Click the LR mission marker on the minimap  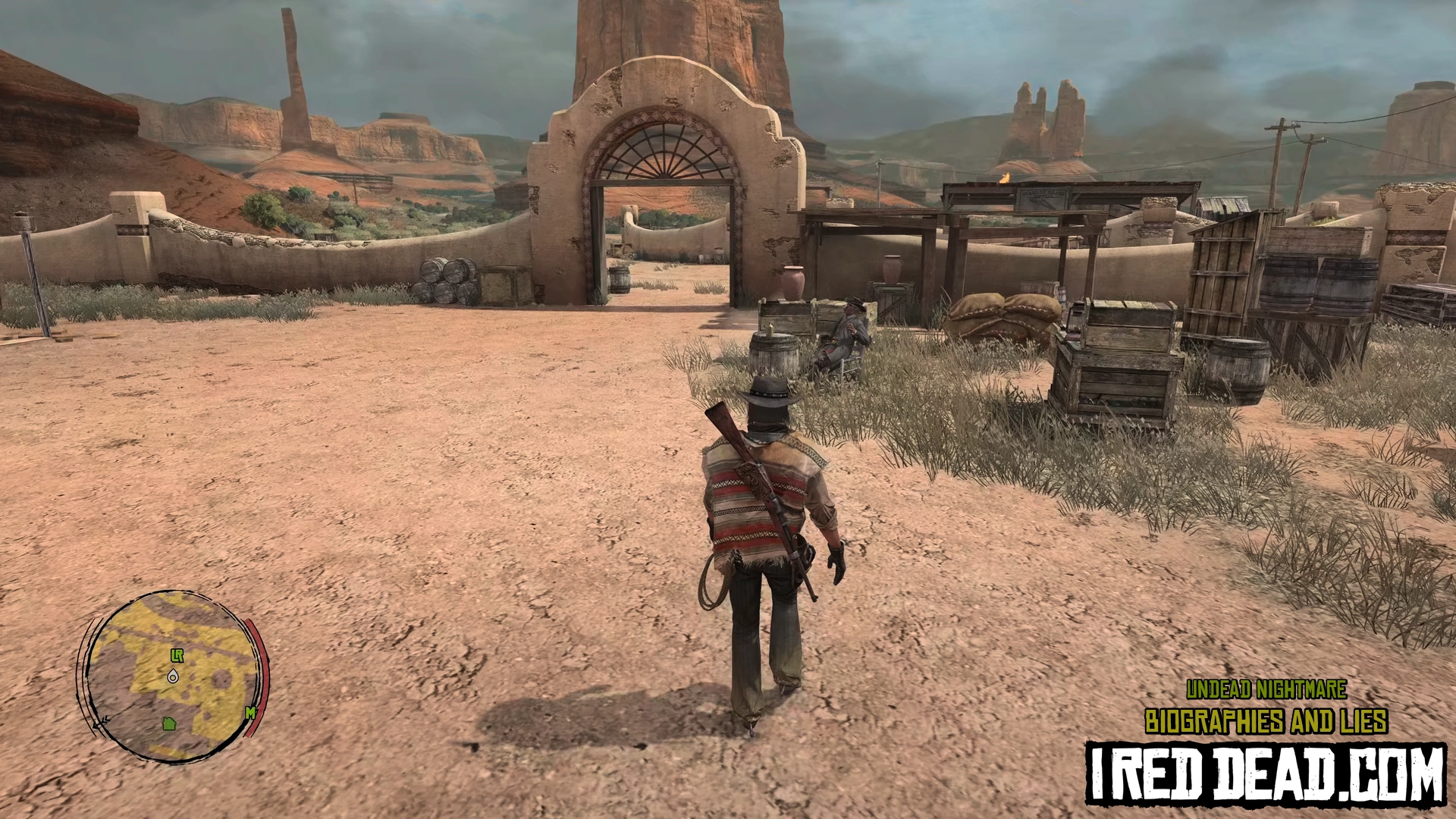[177, 656]
